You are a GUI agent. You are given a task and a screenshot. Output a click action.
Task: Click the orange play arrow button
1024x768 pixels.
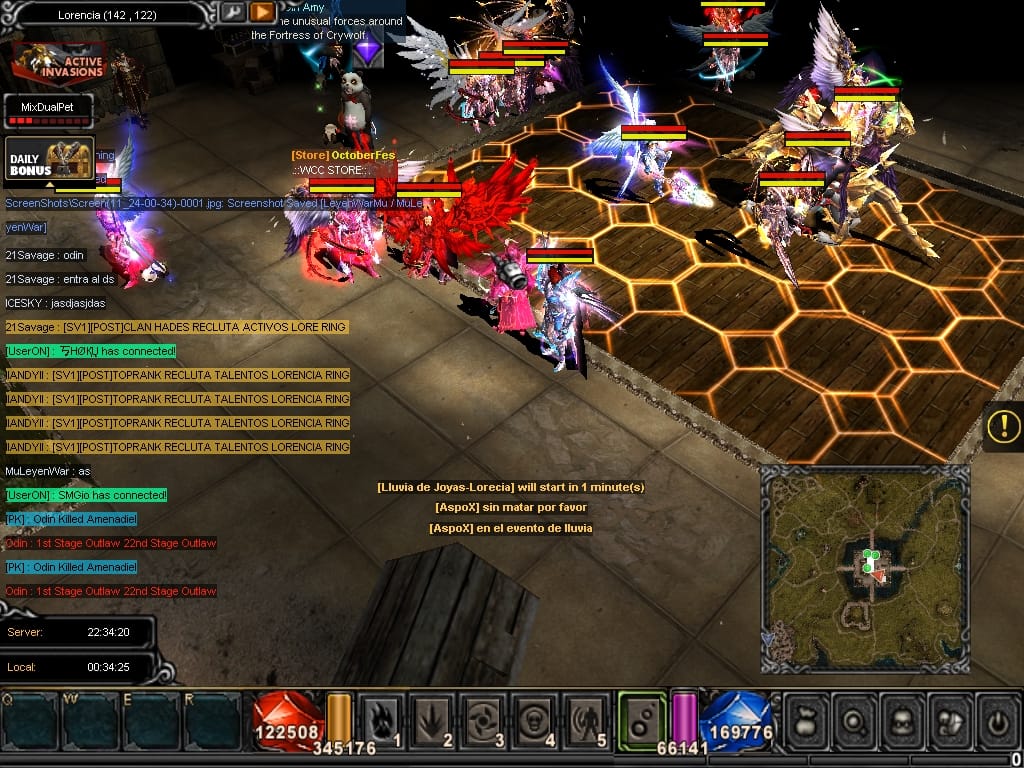point(262,12)
